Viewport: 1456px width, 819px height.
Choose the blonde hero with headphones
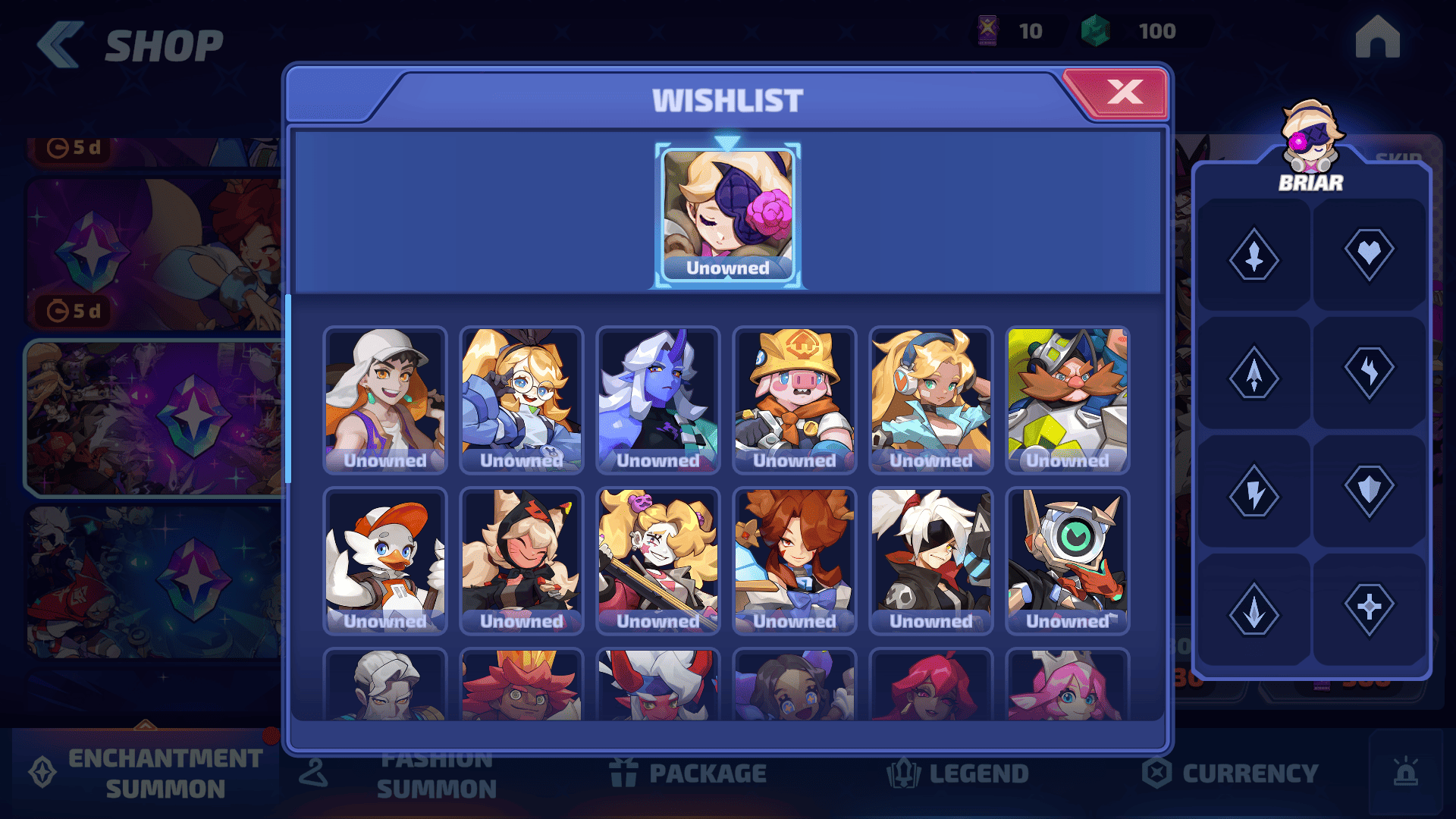(931, 400)
